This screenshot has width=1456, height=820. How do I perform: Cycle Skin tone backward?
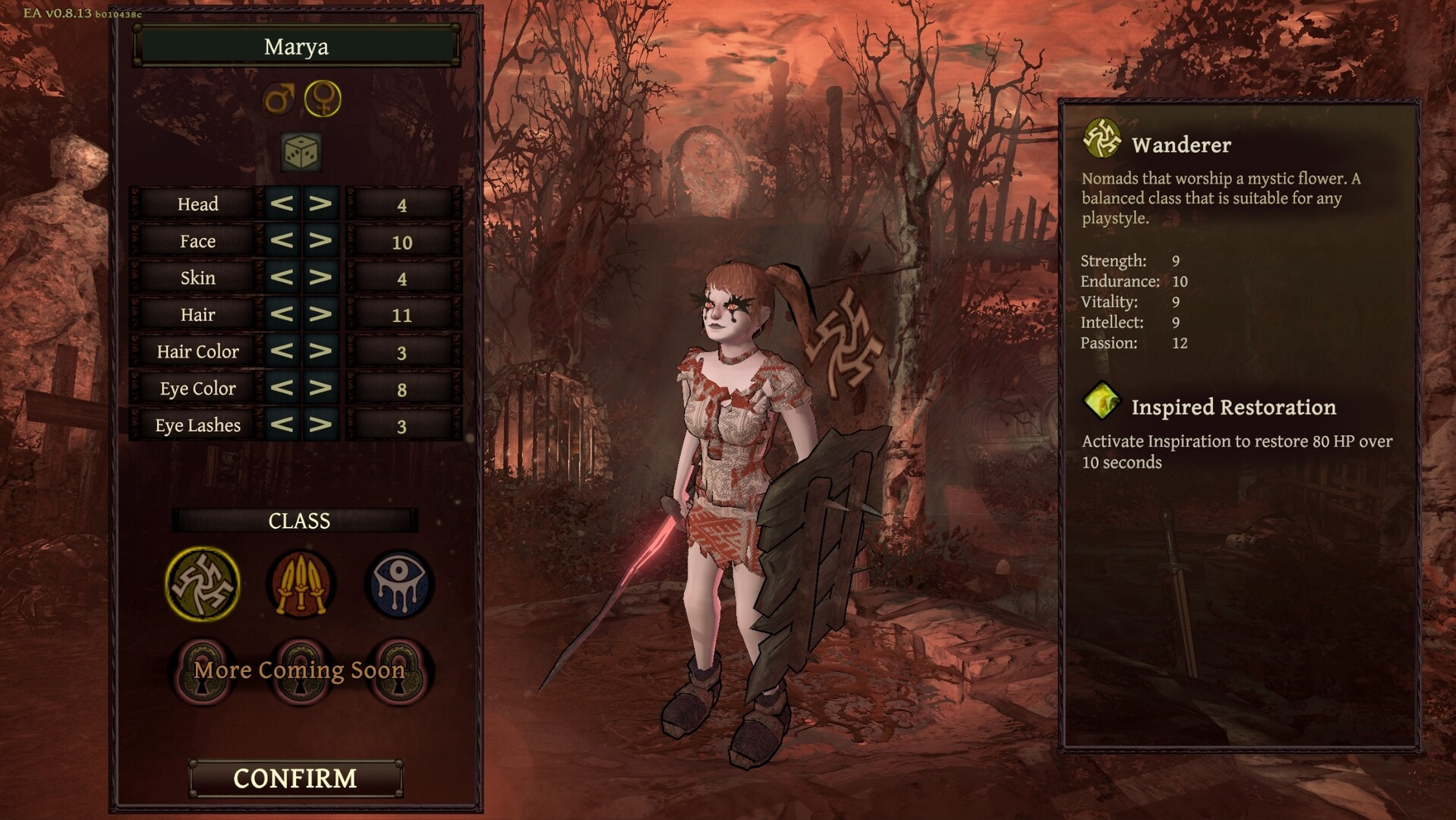click(x=282, y=277)
